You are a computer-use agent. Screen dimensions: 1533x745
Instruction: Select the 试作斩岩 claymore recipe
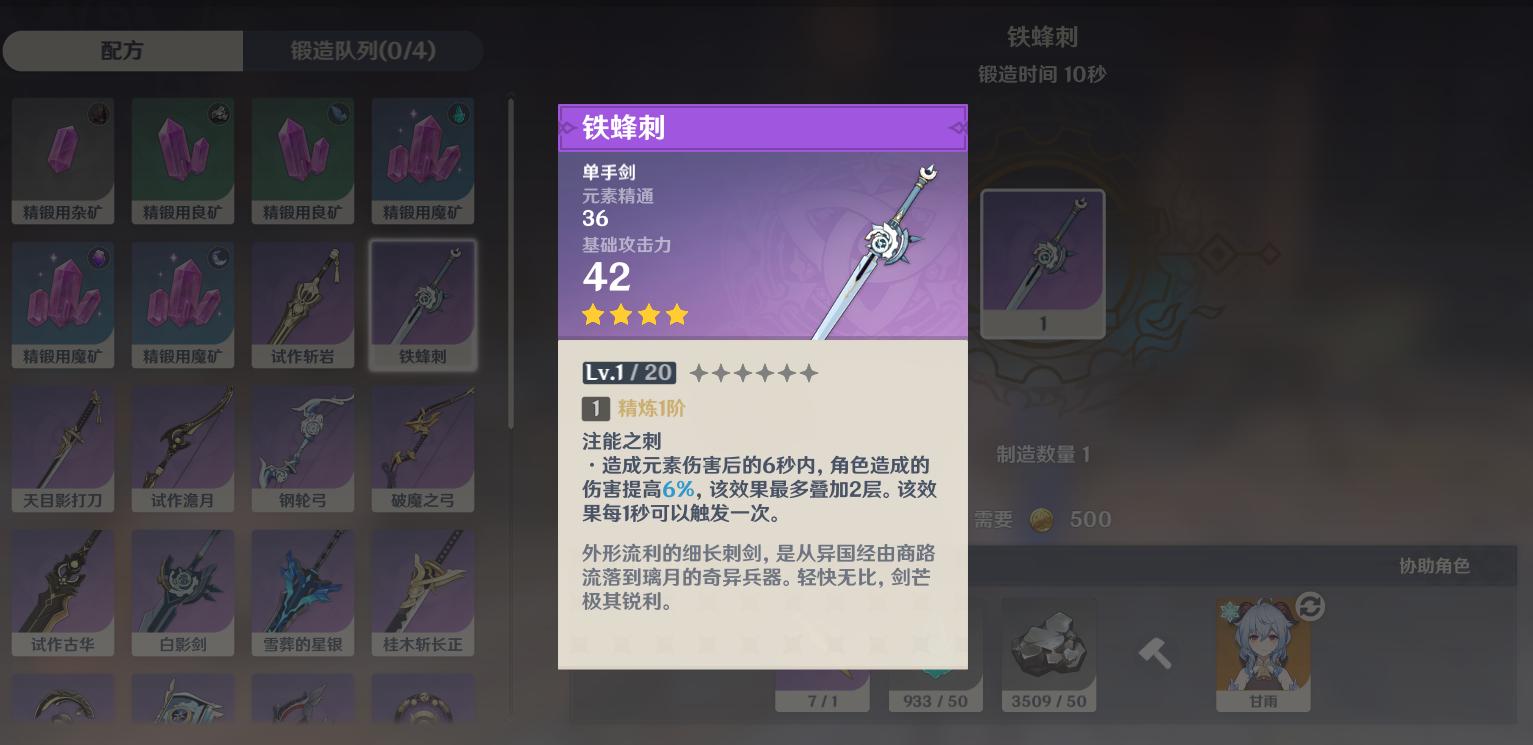click(x=303, y=300)
